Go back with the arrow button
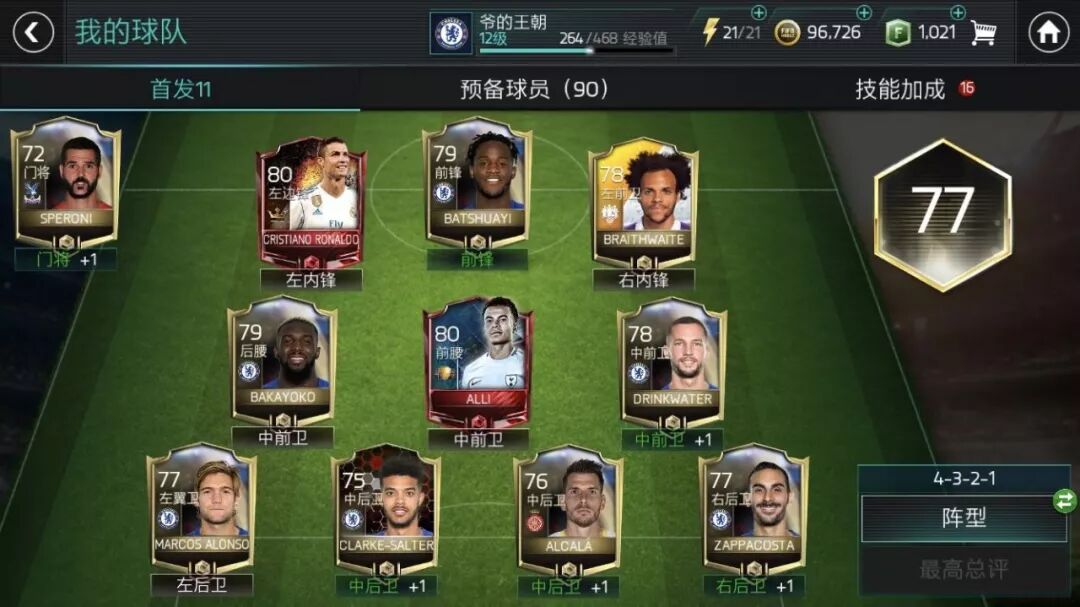 32,32
